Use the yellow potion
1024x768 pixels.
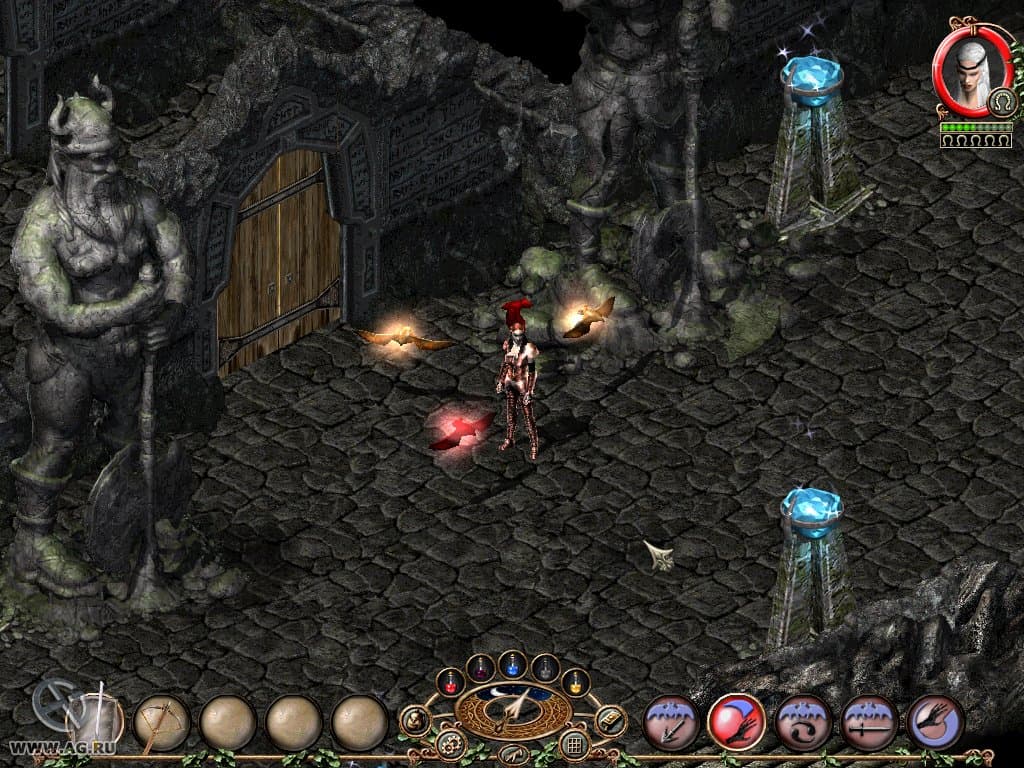tap(576, 682)
